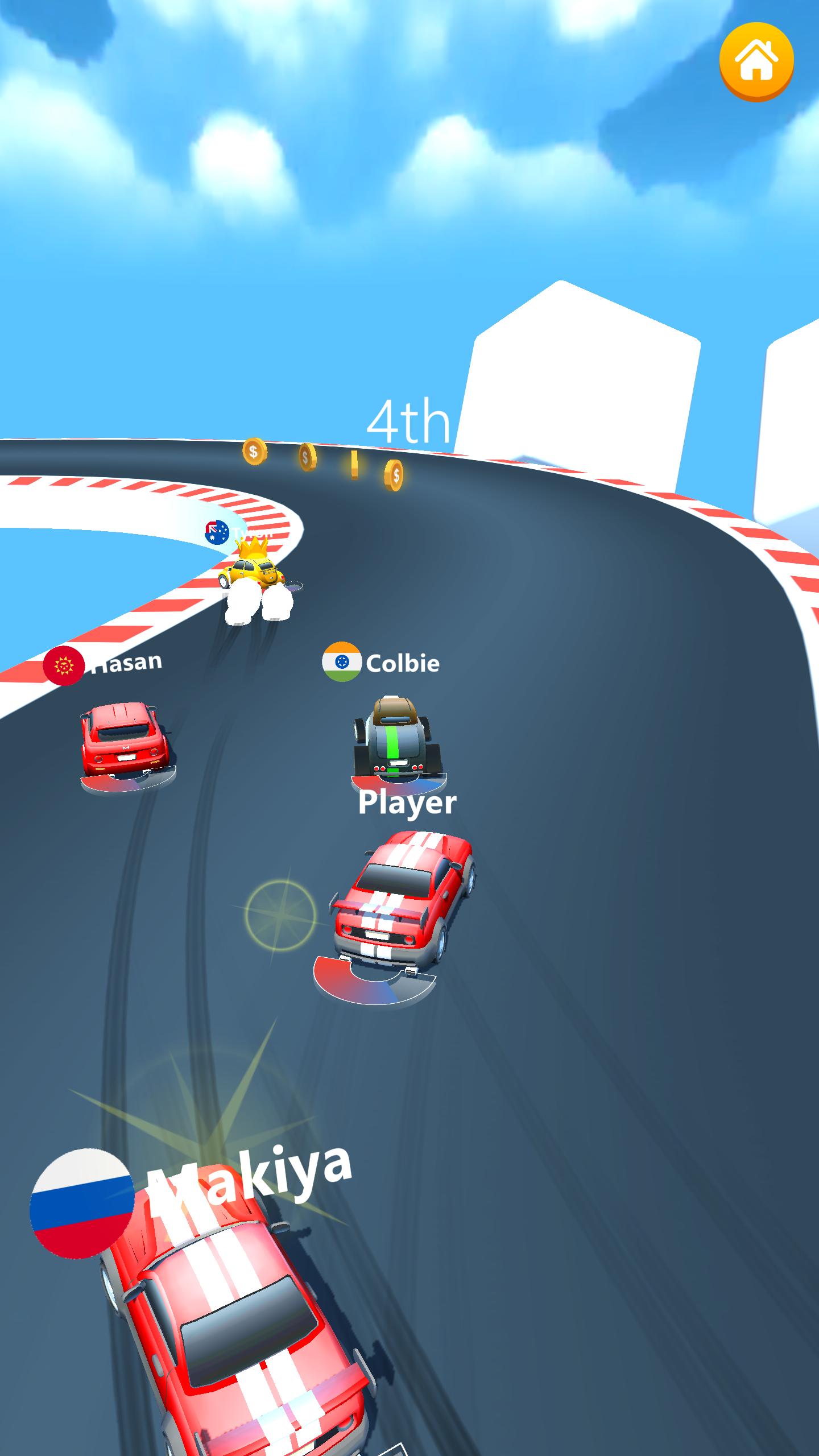
Task: Tap the Player name label
Action: 407,803
